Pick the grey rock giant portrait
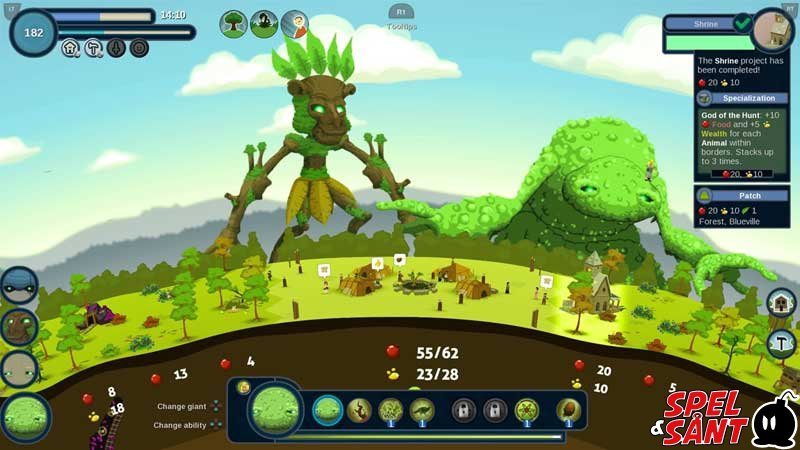This screenshot has height=450, width=800. click(20, 370)
